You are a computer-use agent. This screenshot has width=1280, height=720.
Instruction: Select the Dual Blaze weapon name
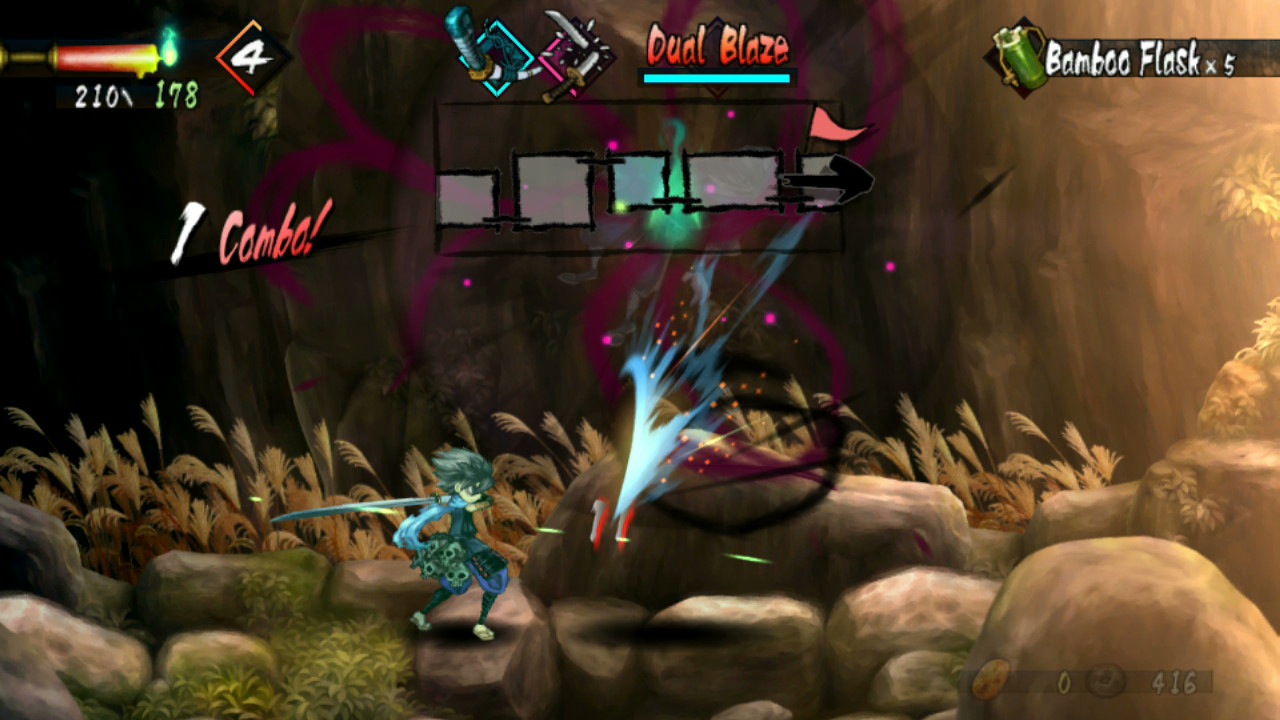(x=718, y=45)
